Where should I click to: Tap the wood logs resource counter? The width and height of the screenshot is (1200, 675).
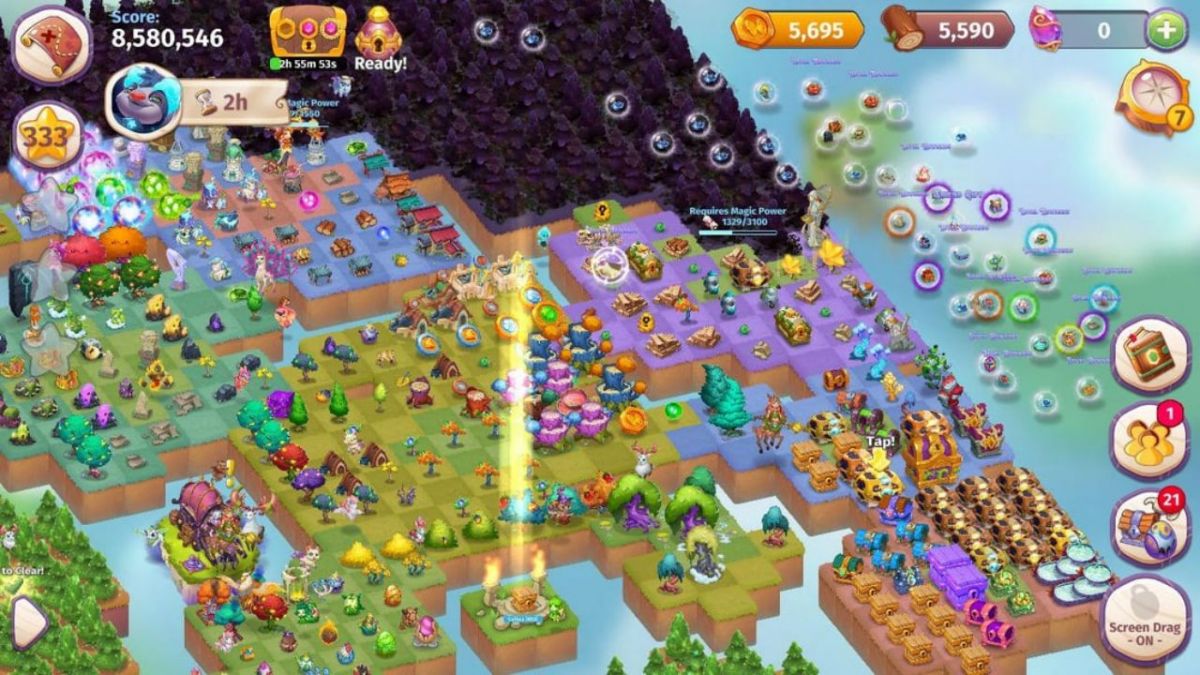point(948,30)
